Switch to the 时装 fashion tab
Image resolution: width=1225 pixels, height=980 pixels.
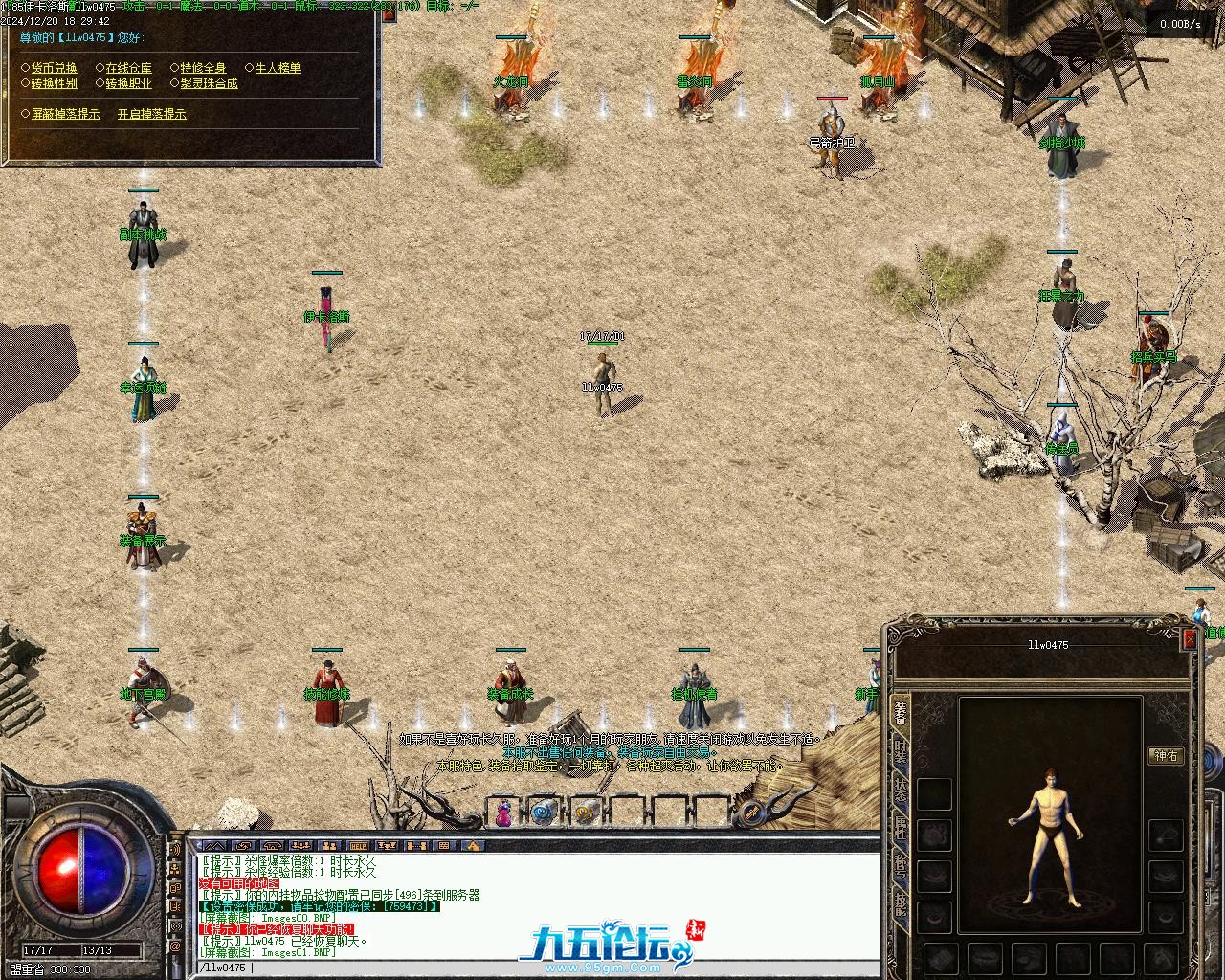[x=901, y=751]
